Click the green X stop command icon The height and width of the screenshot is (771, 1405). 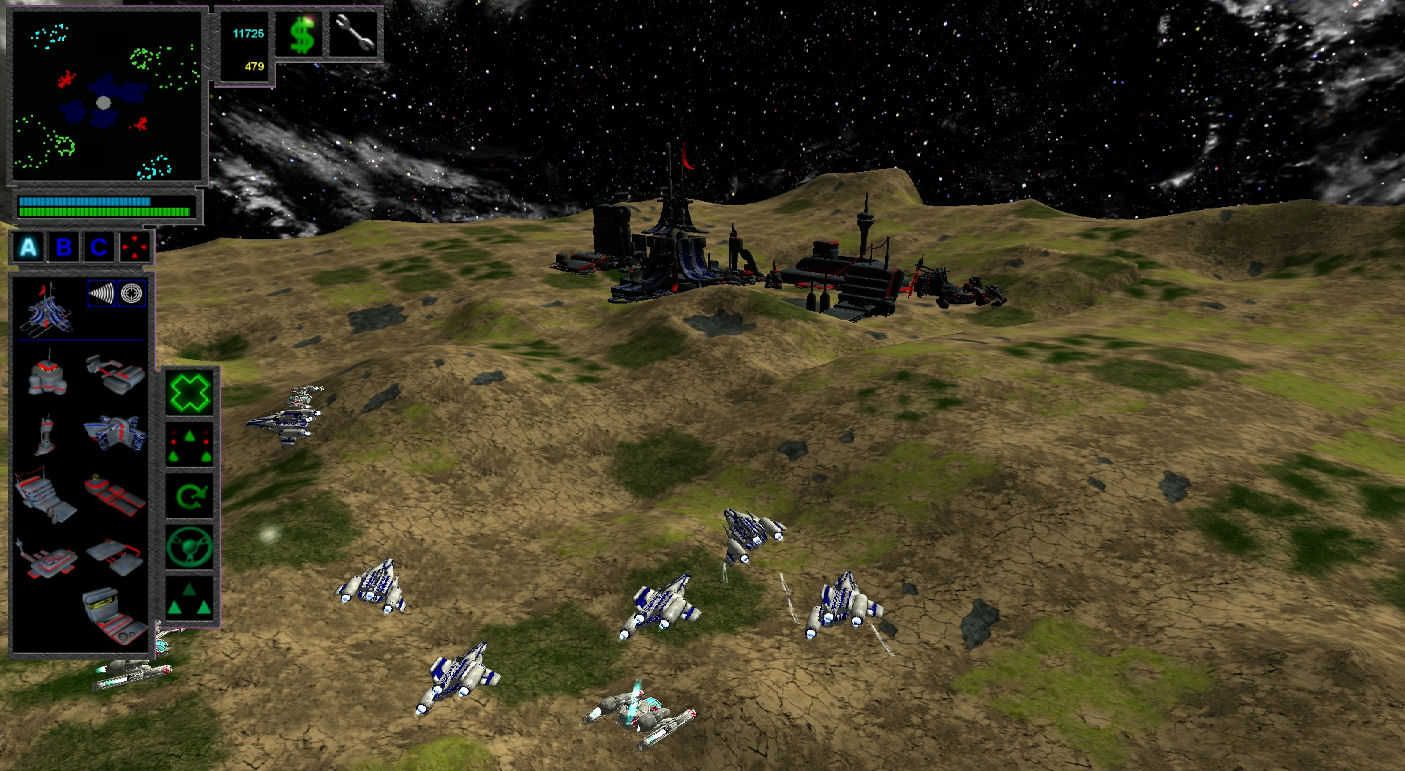click(x=189, y=392)
